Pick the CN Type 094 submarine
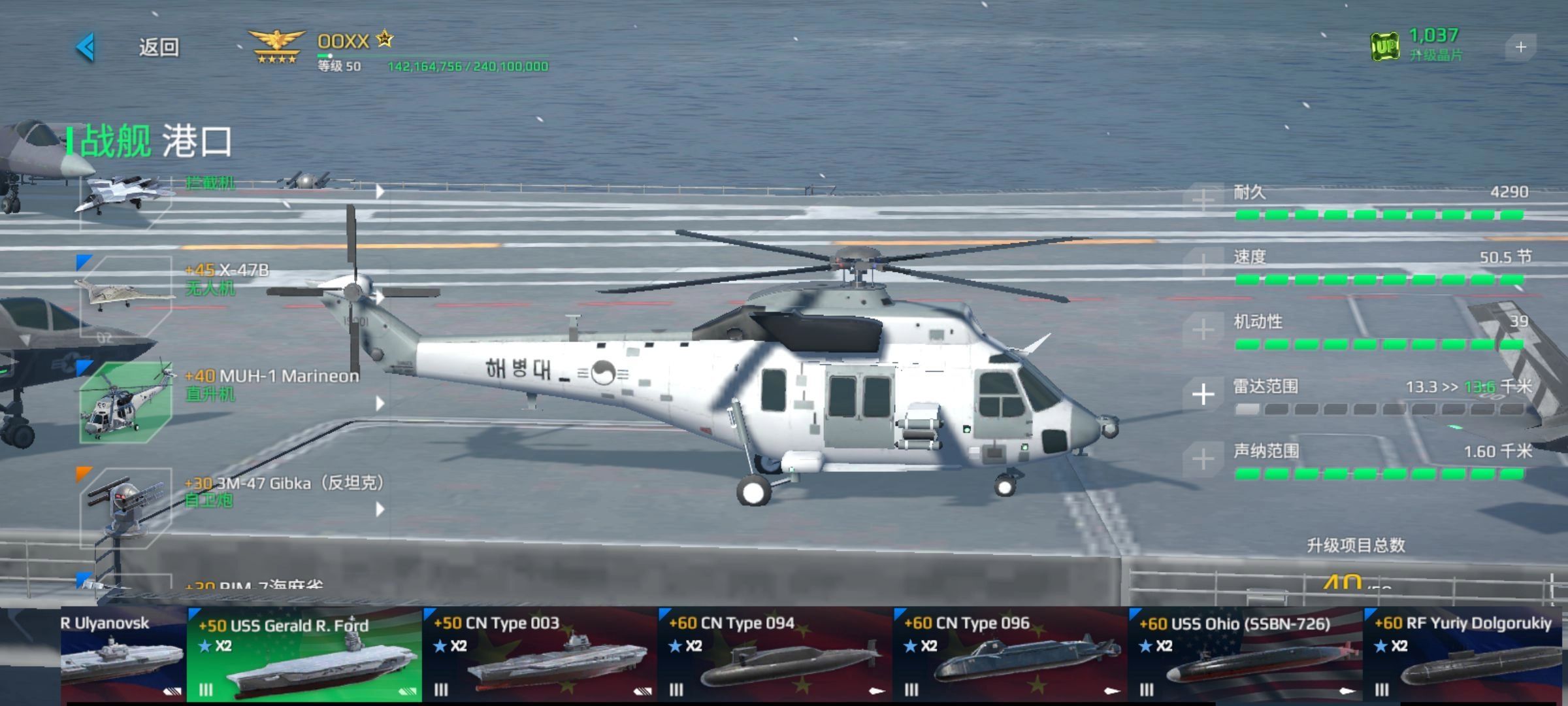Image resolution: width=1568 pixels, height=706 pixels. 775,655
